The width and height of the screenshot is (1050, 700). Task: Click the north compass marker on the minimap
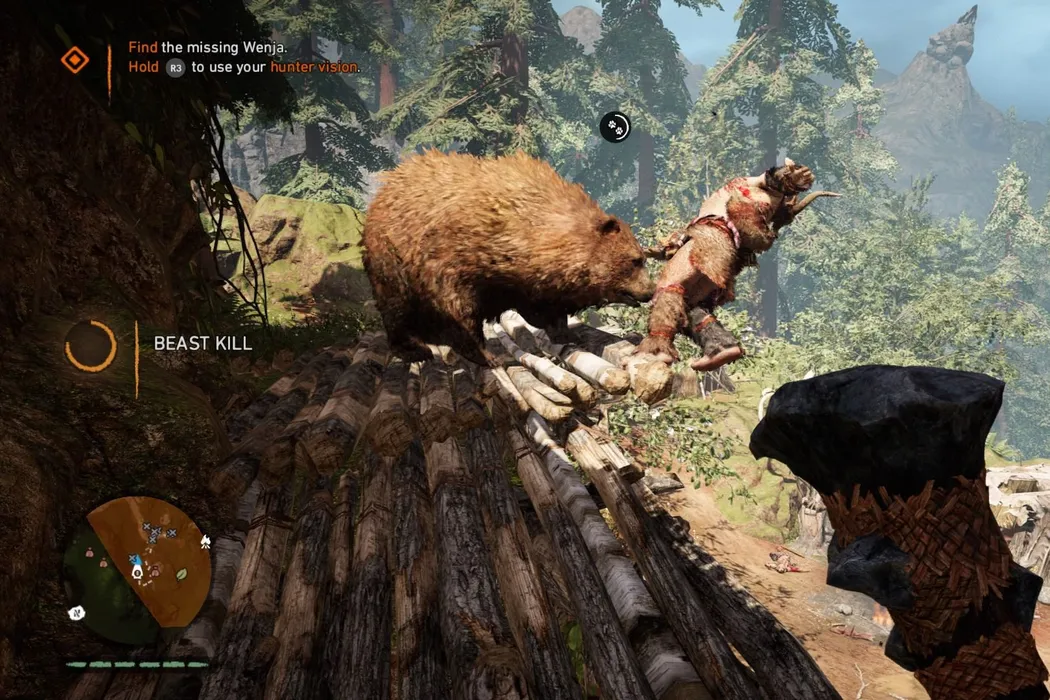[76, 611]
